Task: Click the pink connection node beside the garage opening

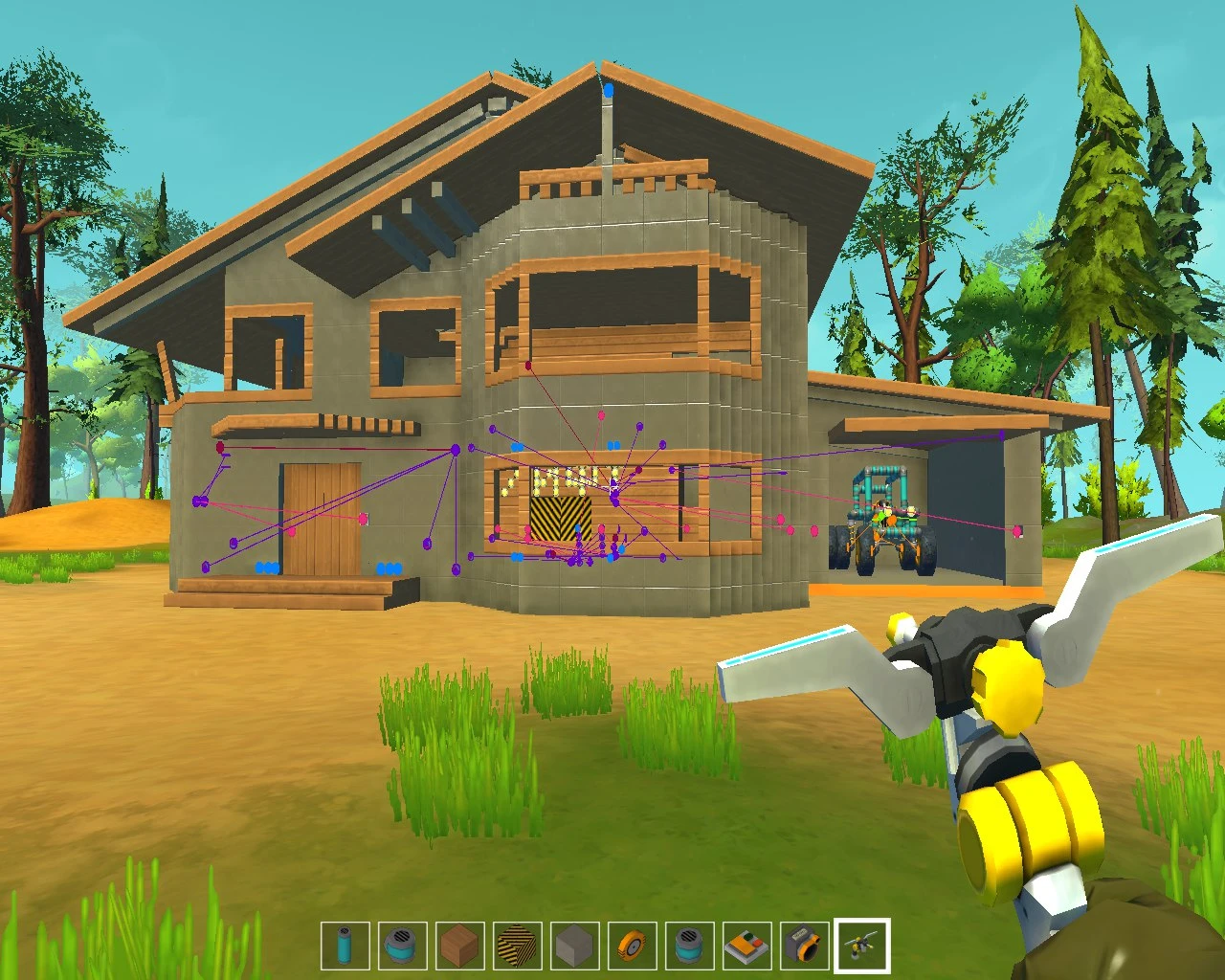Action: [x=1017, y=529]
